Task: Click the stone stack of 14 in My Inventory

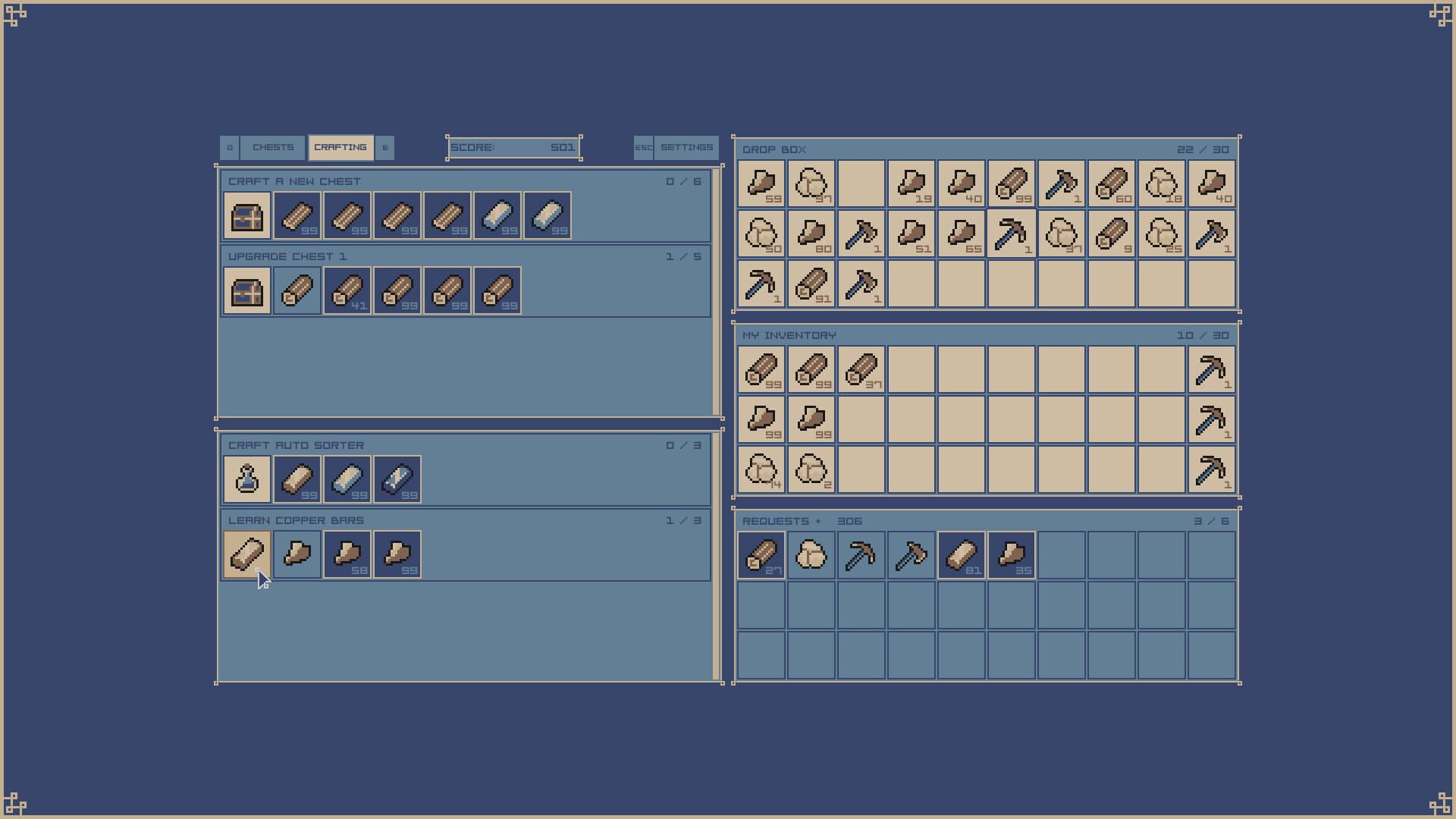Action: 761,469
